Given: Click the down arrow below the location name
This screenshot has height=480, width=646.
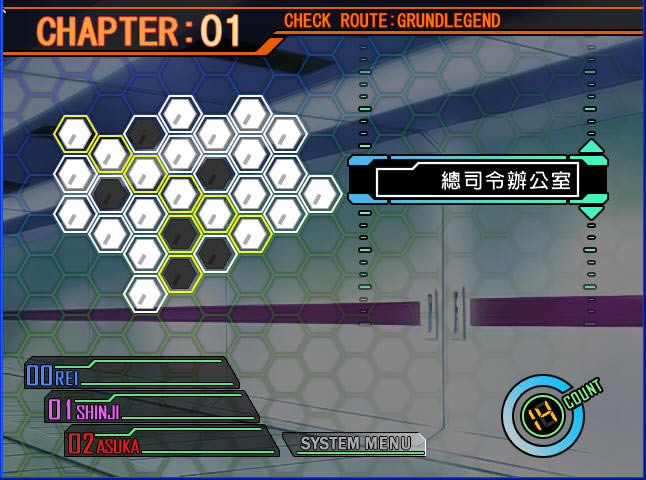Looking at the screenshot, I should click(x=591, y=212).
